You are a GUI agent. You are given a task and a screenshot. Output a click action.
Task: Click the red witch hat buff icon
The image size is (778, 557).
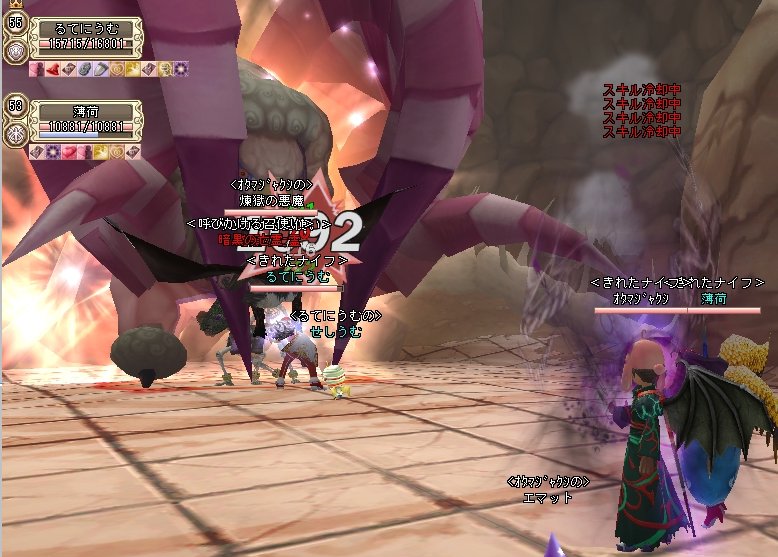(52, 69)
